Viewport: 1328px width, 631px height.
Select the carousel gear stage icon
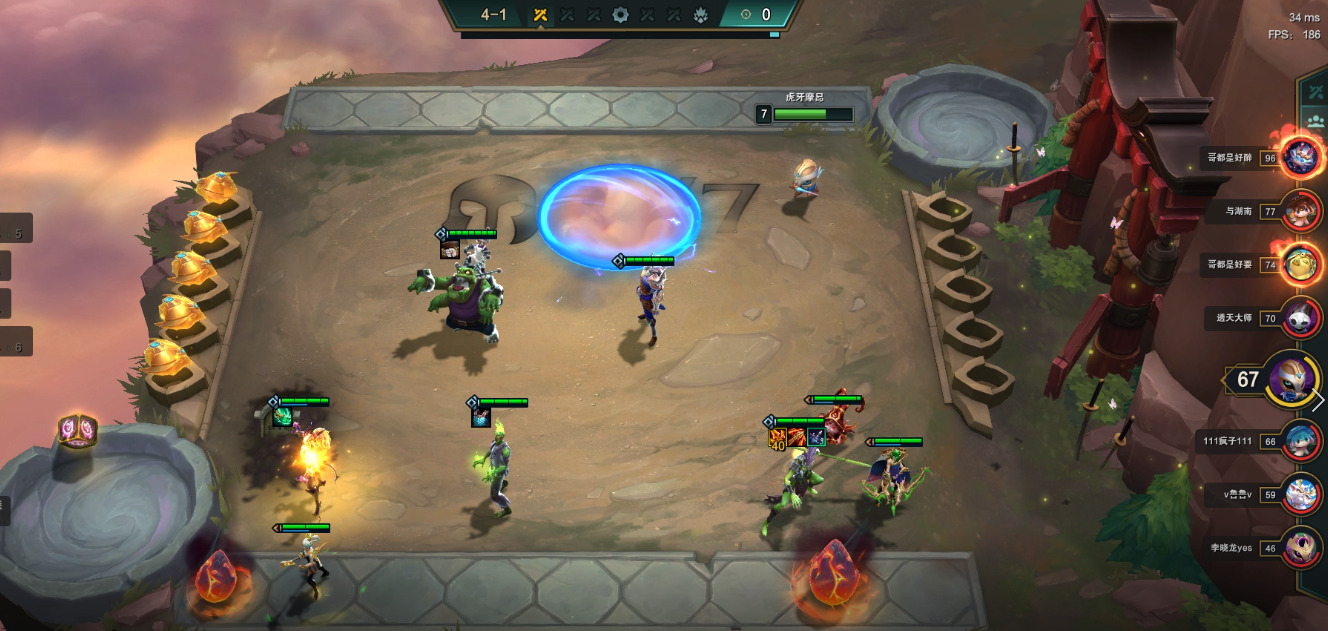pos(620,15)
